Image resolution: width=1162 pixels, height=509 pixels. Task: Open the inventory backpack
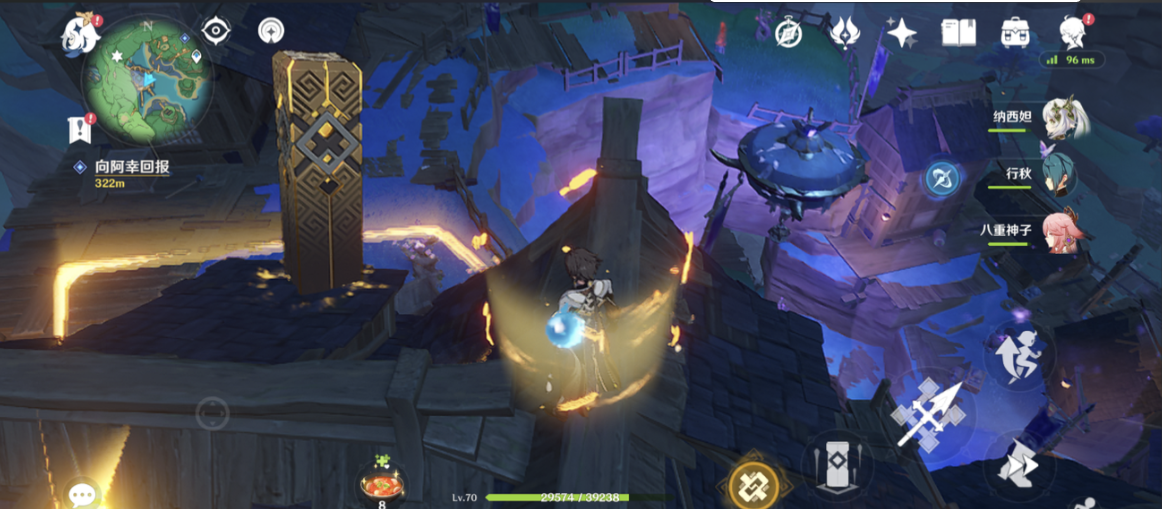[1016, 33]
